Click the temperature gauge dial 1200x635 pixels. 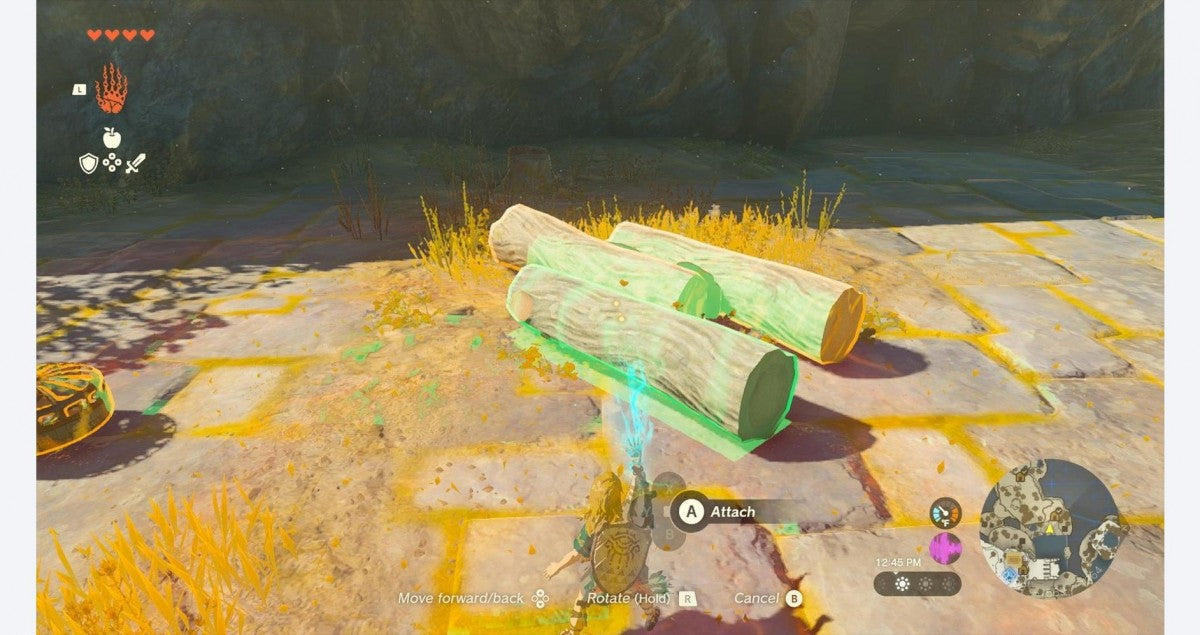[945, 513]
